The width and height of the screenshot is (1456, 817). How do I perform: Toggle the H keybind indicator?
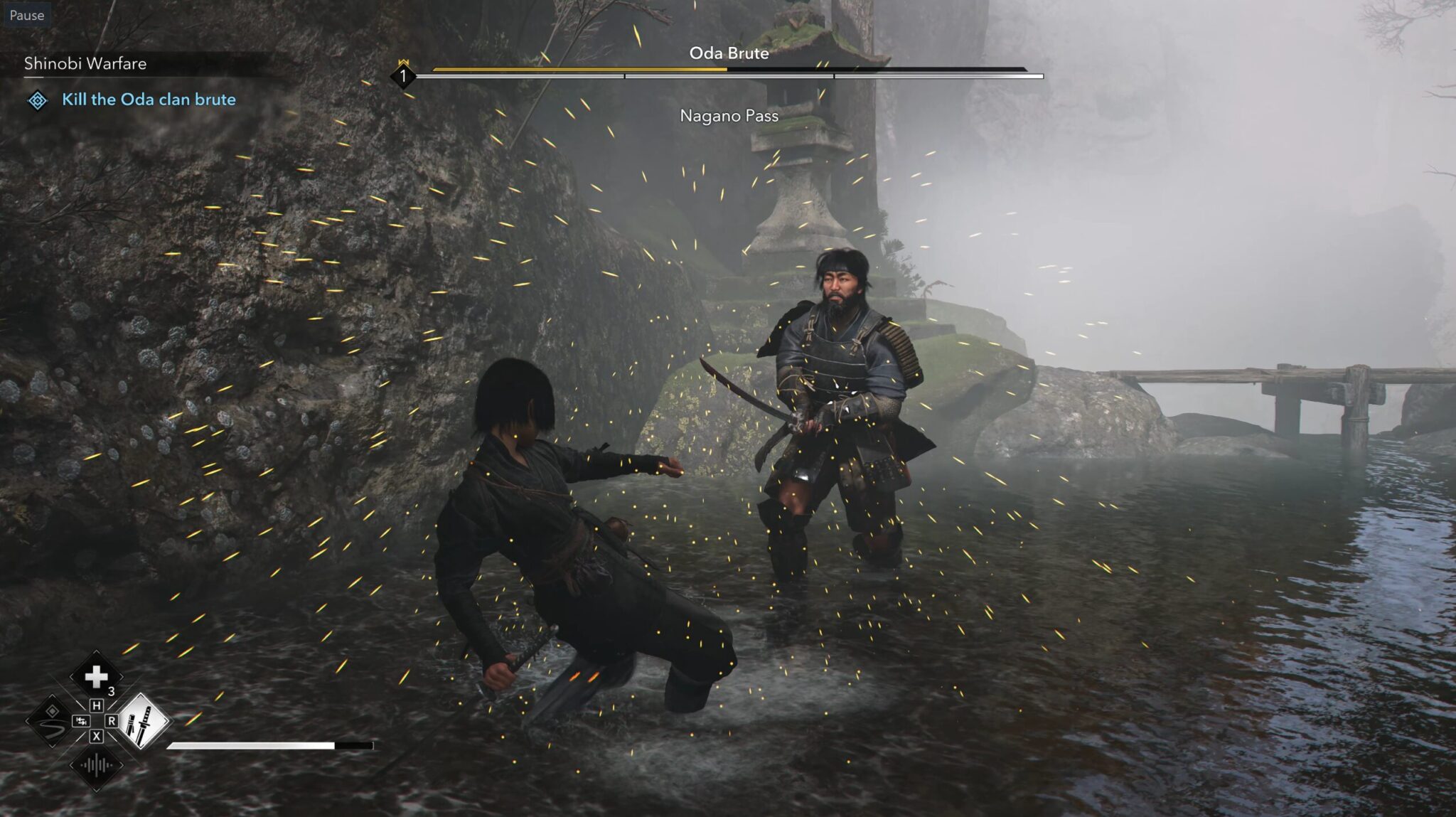(x=97, y=706)
